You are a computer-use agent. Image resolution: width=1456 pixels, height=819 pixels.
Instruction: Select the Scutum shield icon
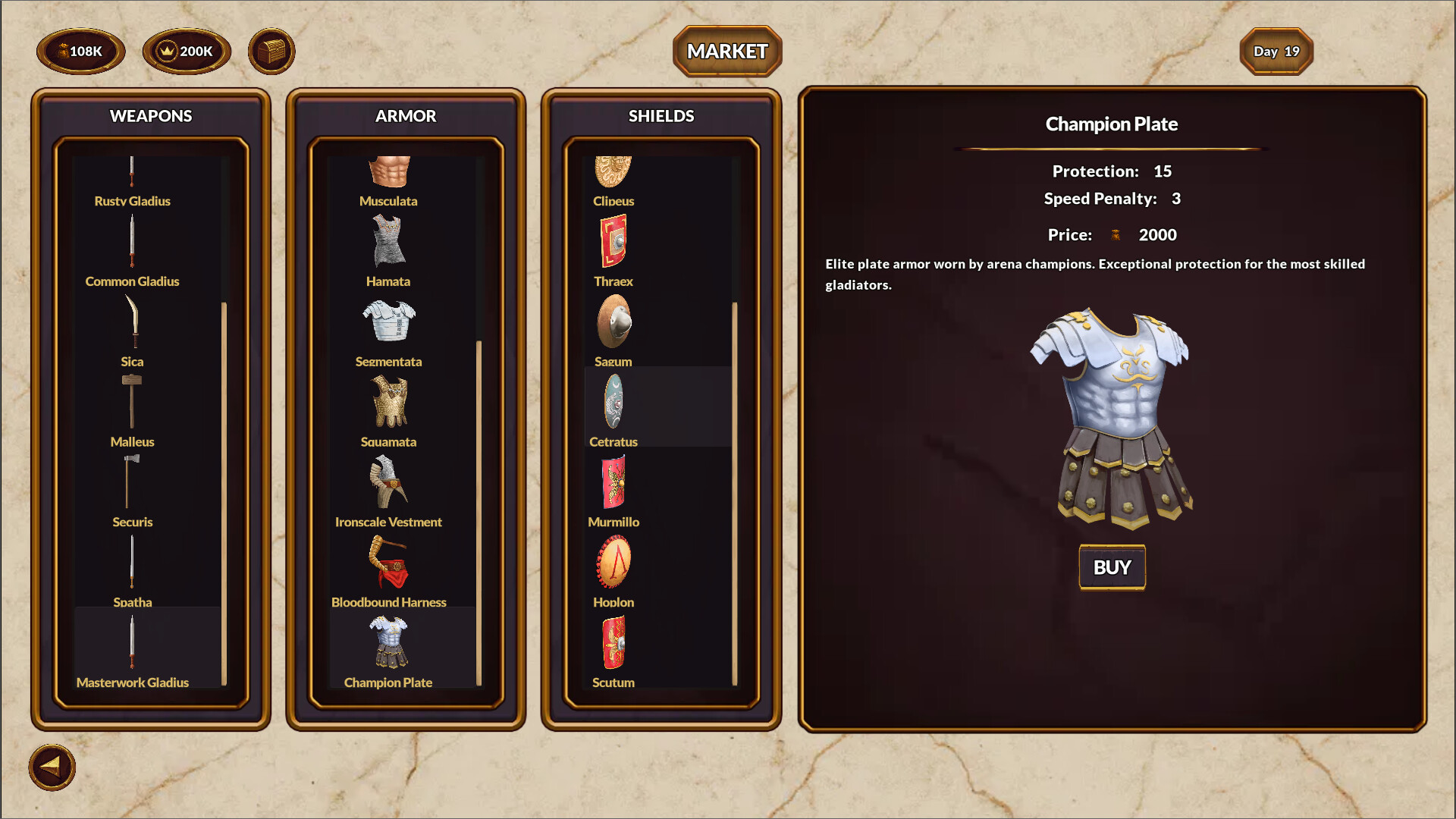tap(614, 643)
